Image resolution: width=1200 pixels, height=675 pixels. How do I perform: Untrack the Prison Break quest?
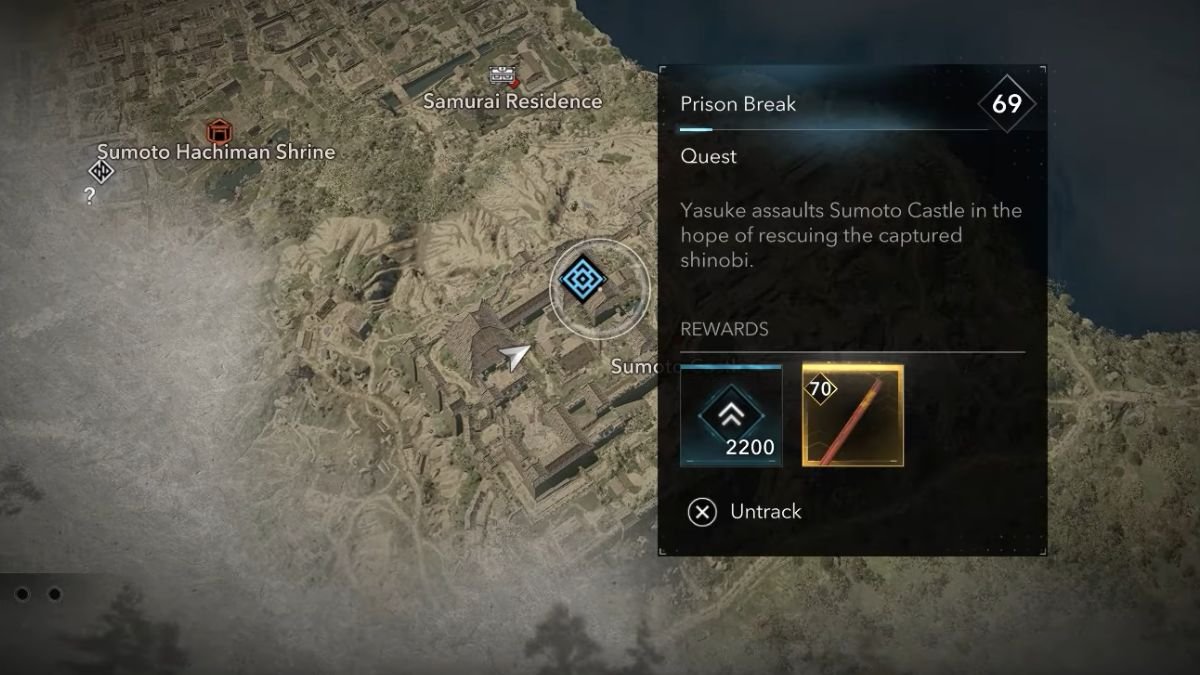click(x=745, y=512)
